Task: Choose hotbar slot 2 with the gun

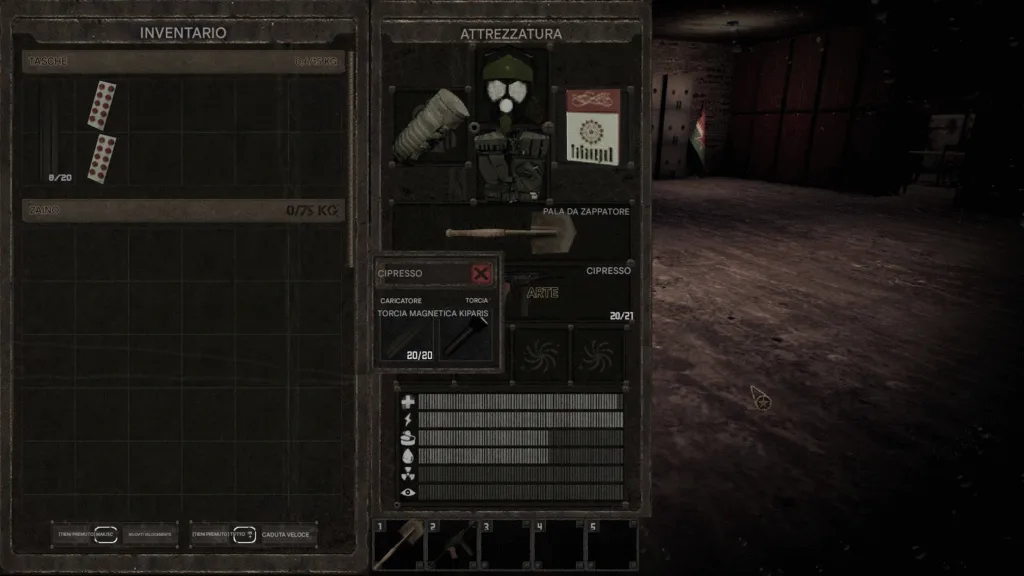Action: pos(451,544)
